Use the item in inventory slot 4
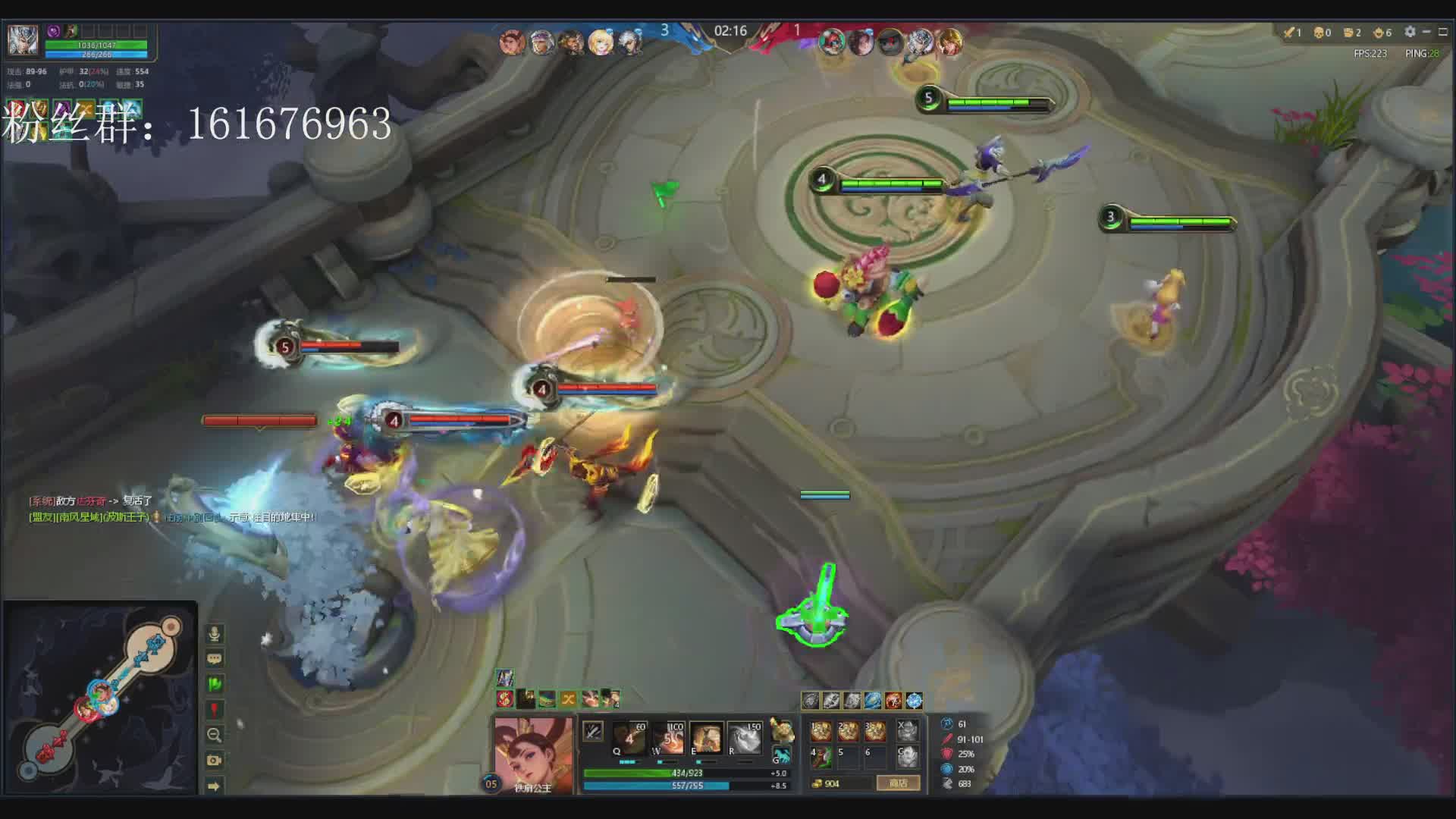Viewport: 1456px width, 819px height. (x=821, y=756)
